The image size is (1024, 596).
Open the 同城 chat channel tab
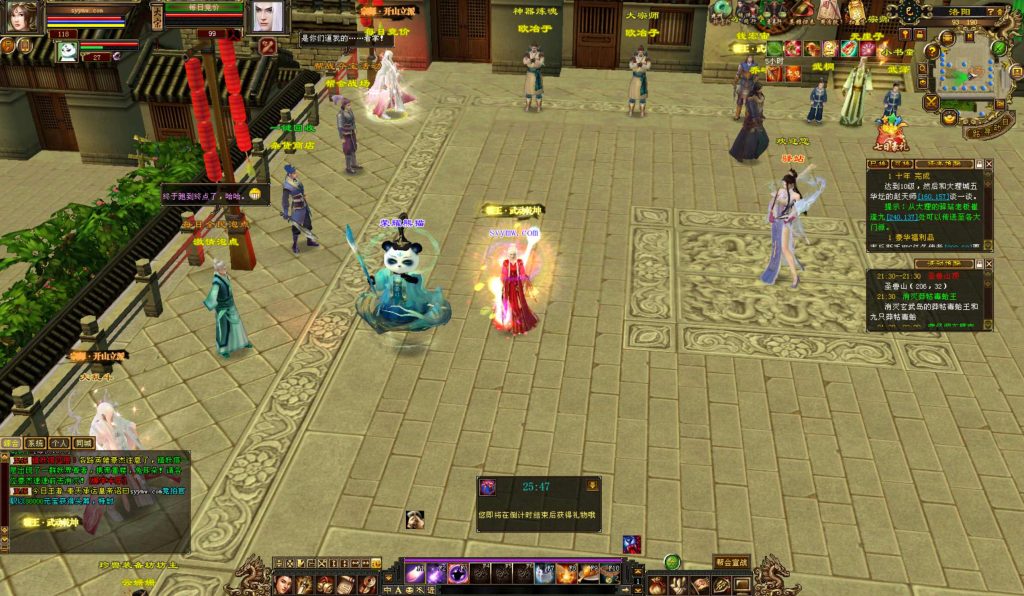[84, 443]
